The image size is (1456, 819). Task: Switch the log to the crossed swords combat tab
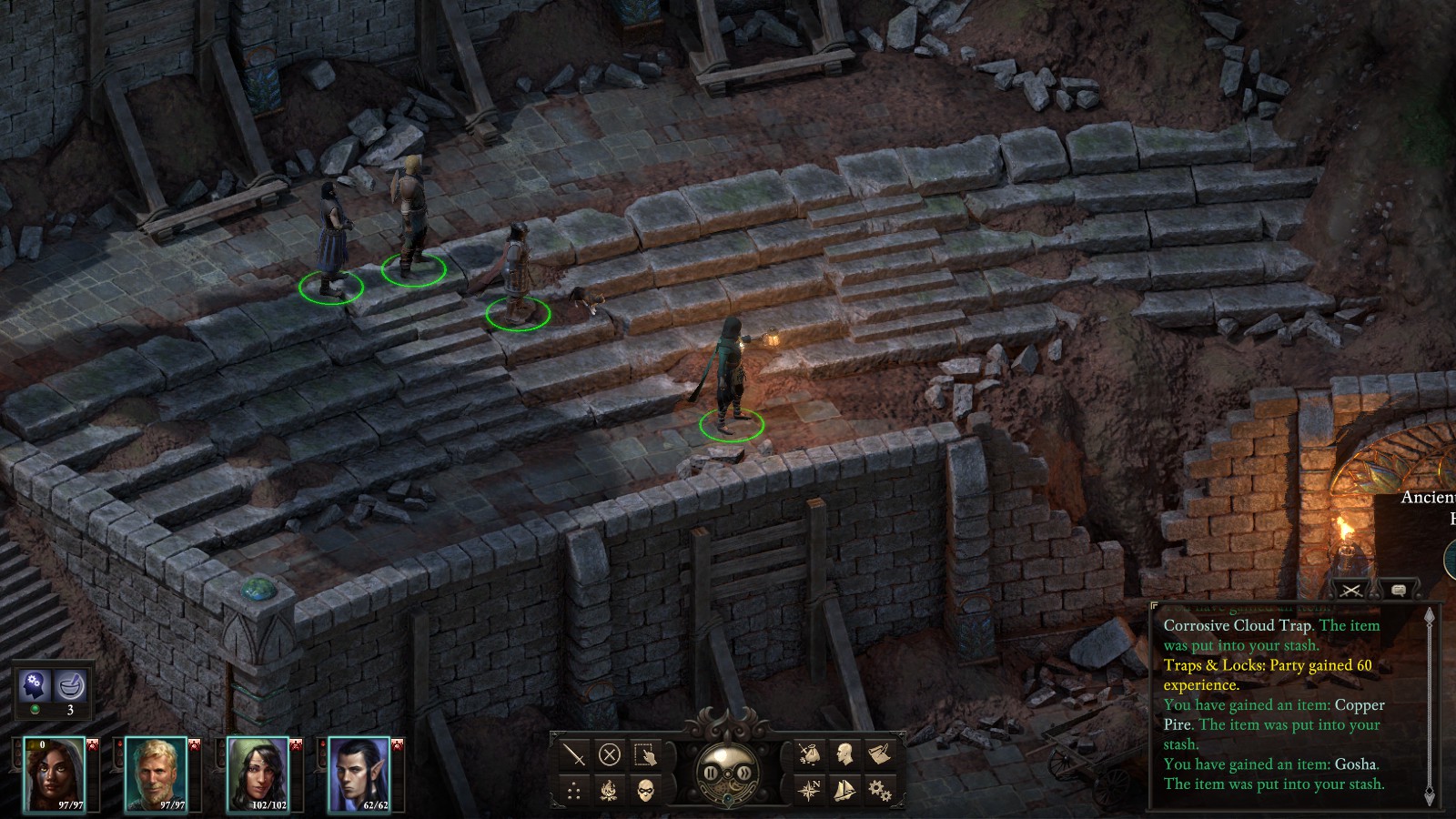click(1352, 590)
